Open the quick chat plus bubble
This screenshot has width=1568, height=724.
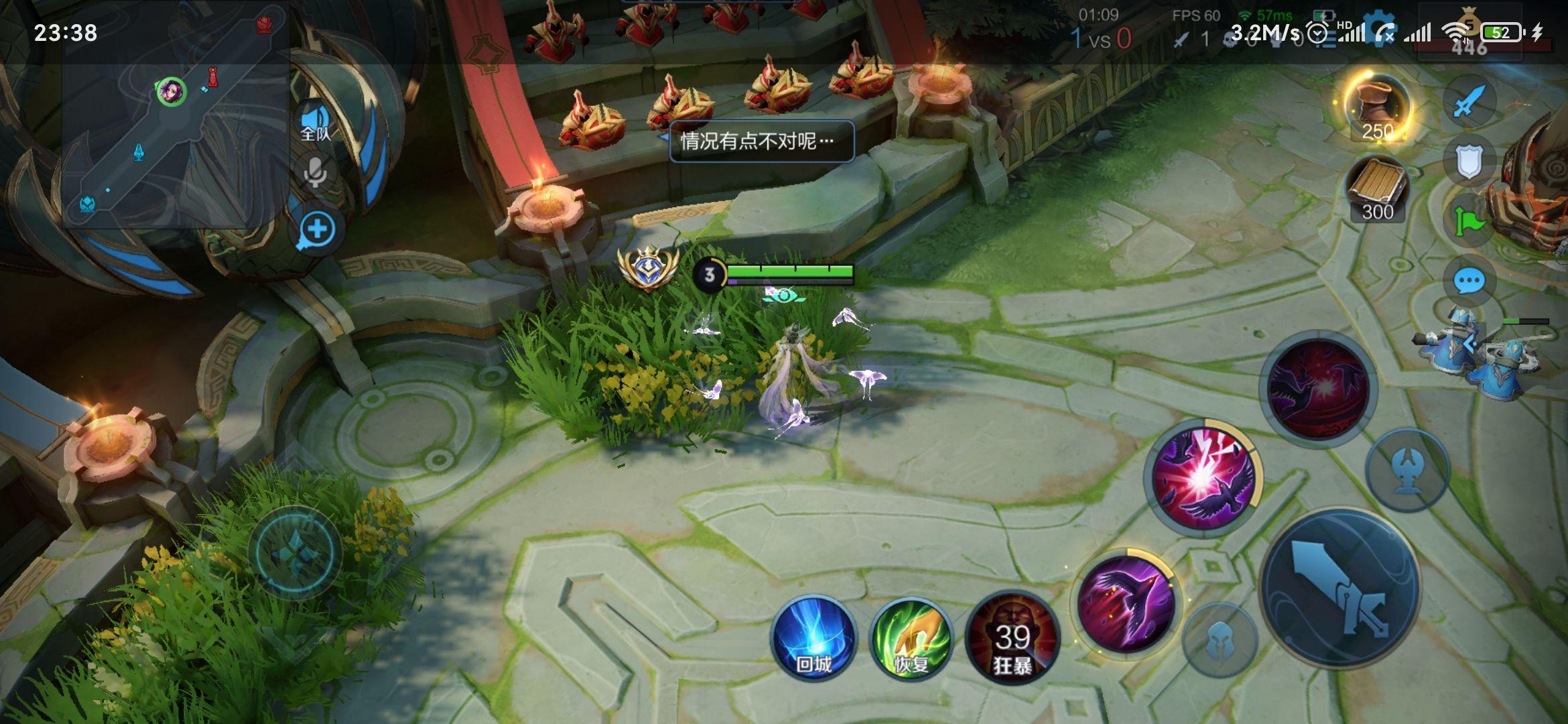316,230
